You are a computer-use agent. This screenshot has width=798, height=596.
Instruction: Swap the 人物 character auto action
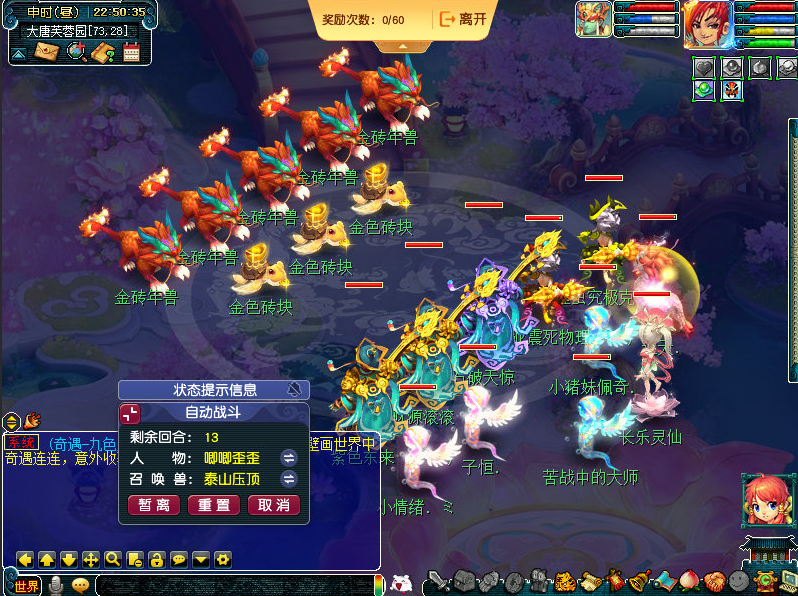289,458
